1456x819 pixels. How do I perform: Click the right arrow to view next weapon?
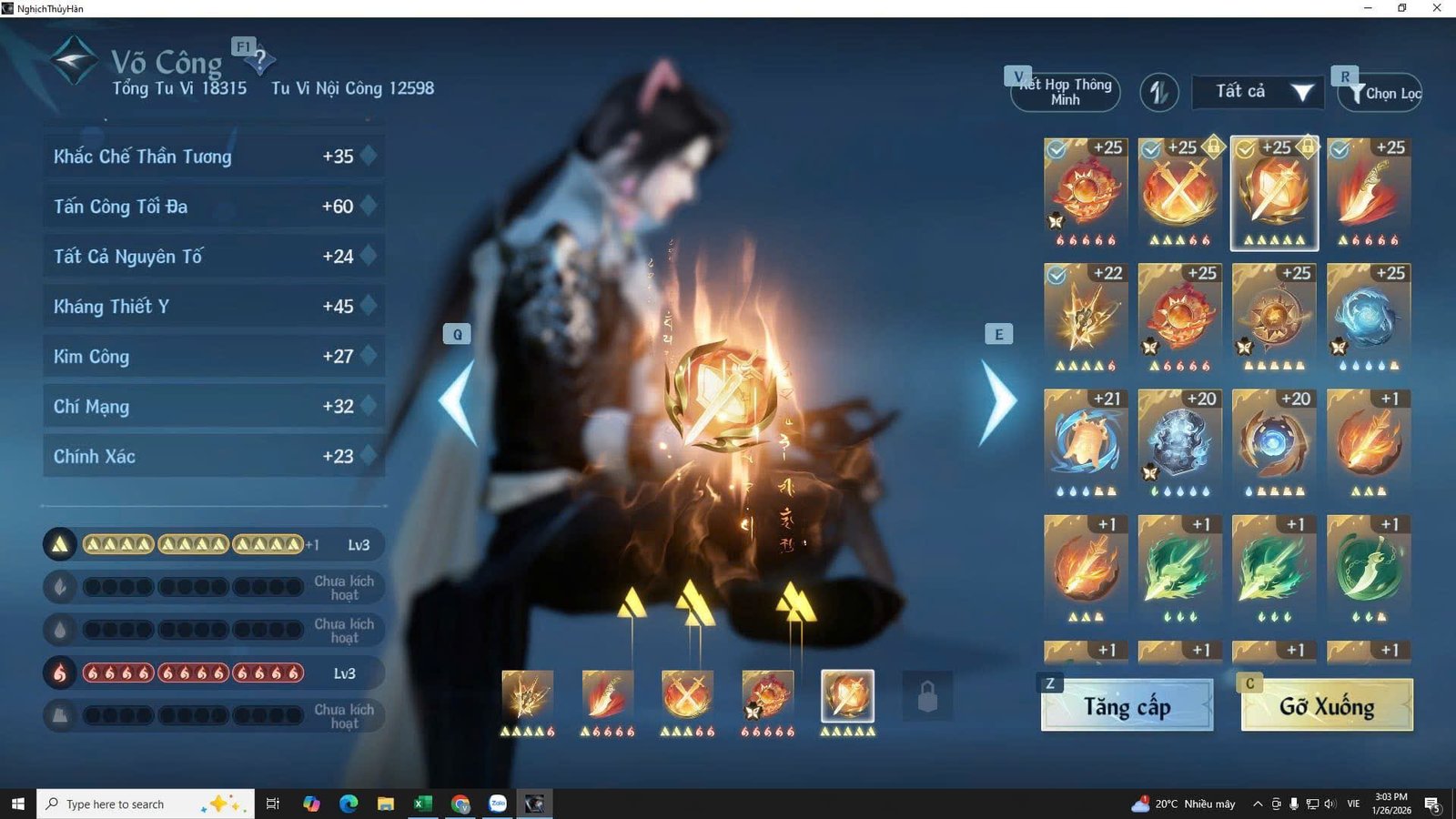pyautogui.click(x=998, y=399)
